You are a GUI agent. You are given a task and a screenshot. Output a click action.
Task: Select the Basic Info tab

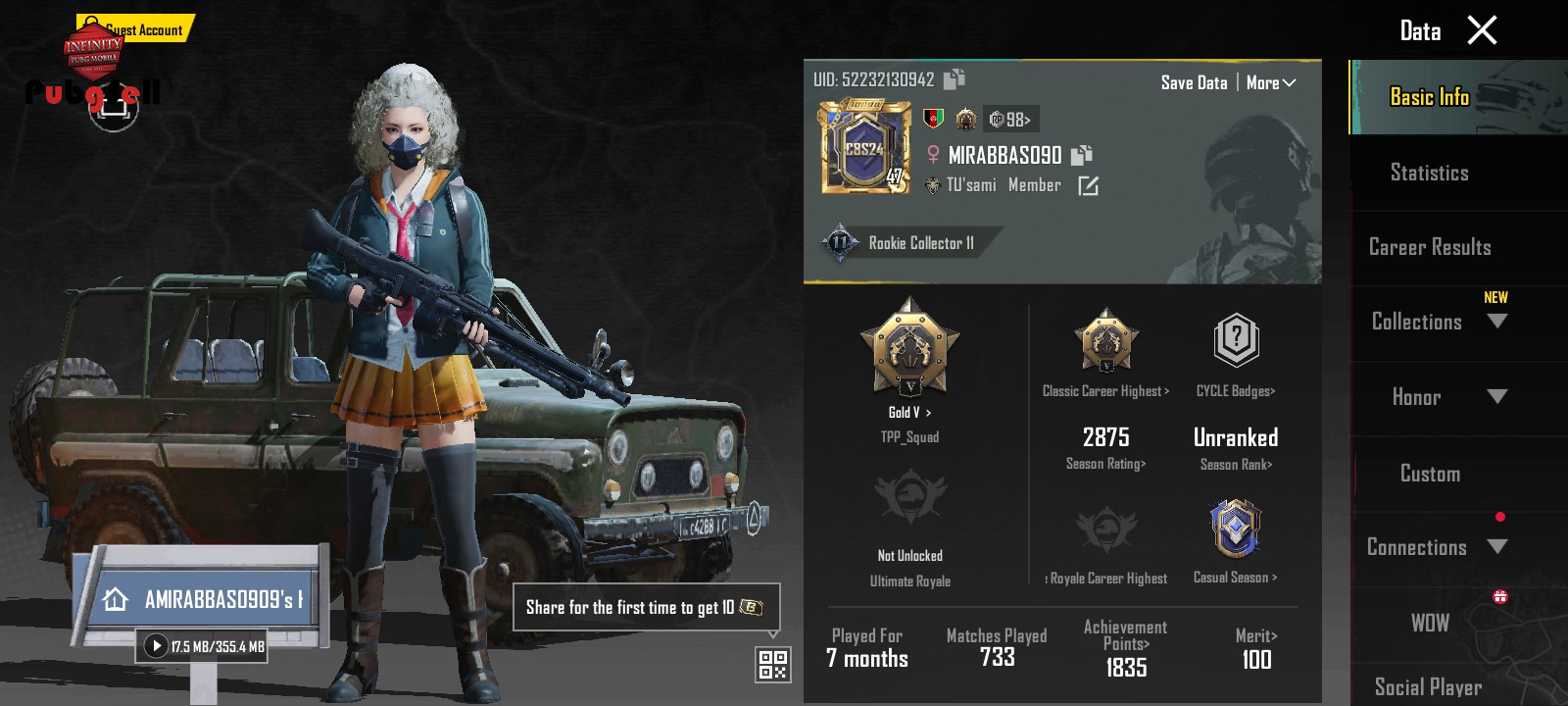pyautogui.click(x=1430, y=97)
